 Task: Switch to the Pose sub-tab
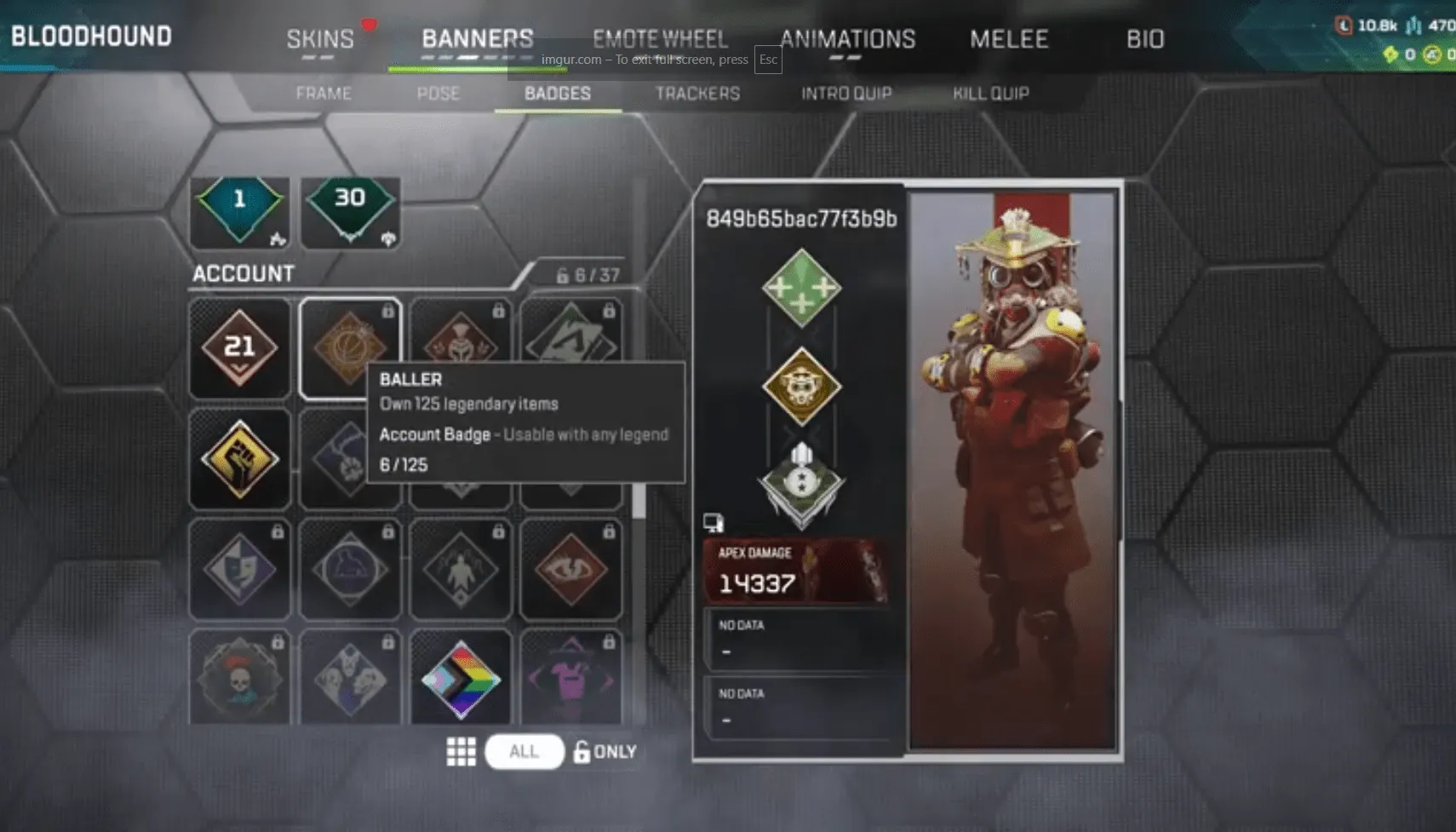click(439, 94)
